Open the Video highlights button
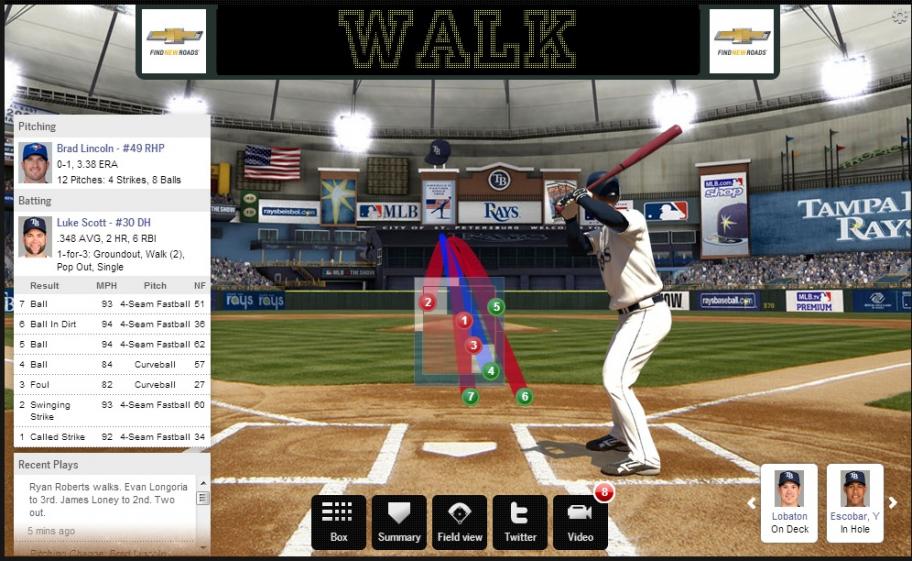 580,521
